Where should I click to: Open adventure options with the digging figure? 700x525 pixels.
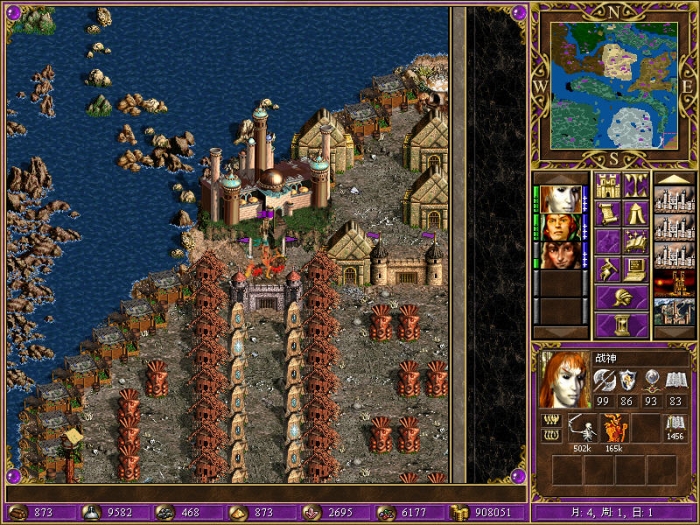pyautogui.click(x=608, y=270)
